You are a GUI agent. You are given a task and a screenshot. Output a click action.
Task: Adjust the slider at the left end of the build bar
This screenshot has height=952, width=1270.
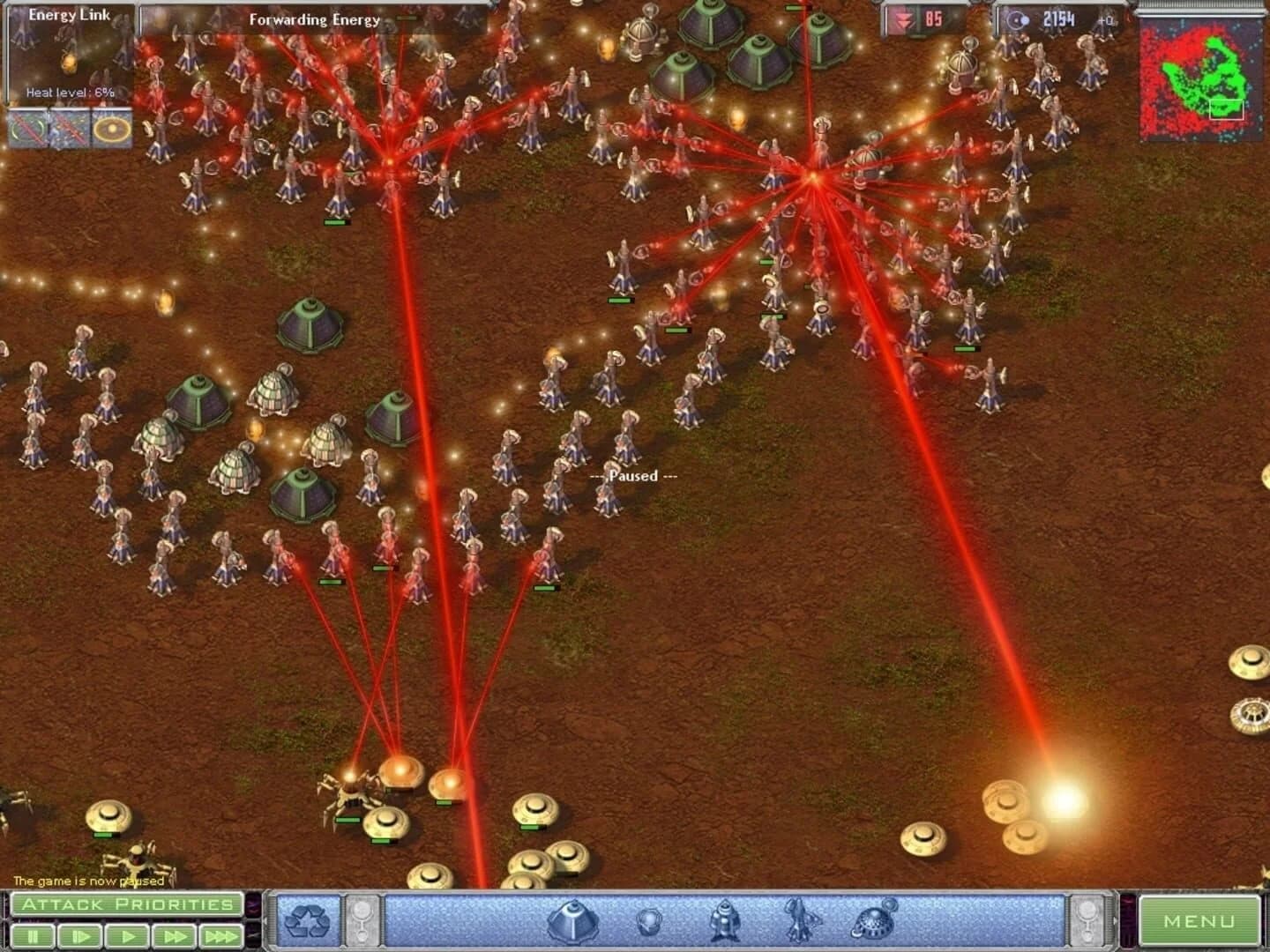click(362, 919)
